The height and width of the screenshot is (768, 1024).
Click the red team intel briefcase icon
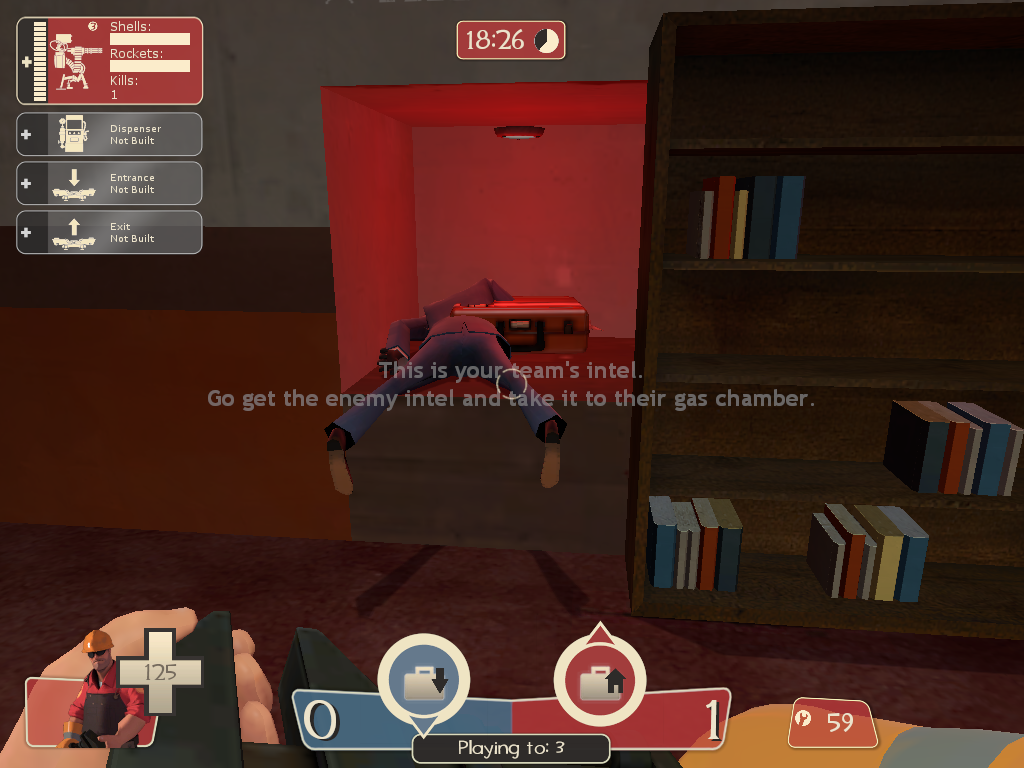point(600,683)
